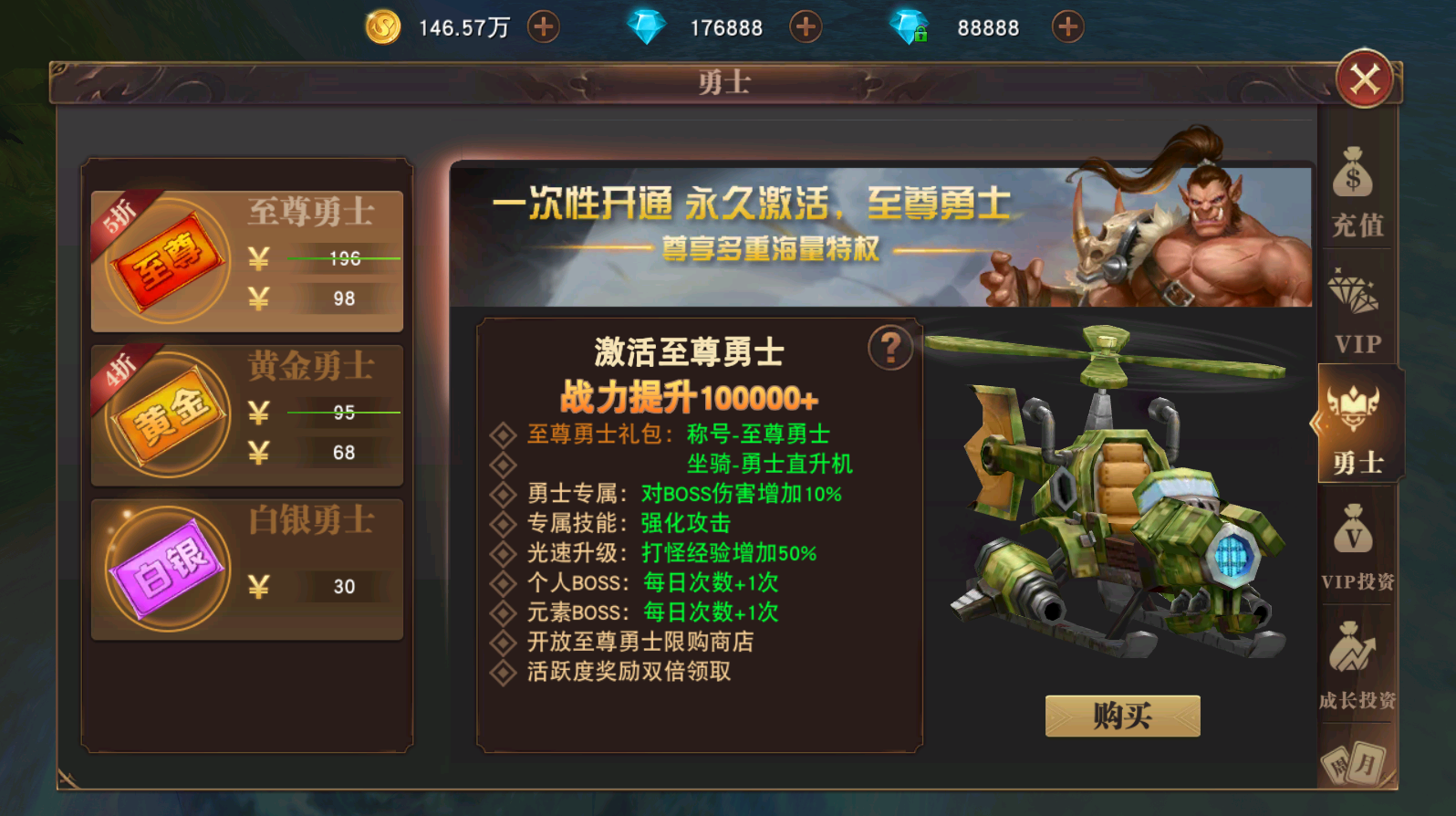Click the plus button next to gold coins
Image resolution: width=1456 pixels, height=816 pixels.
point(543,26)
